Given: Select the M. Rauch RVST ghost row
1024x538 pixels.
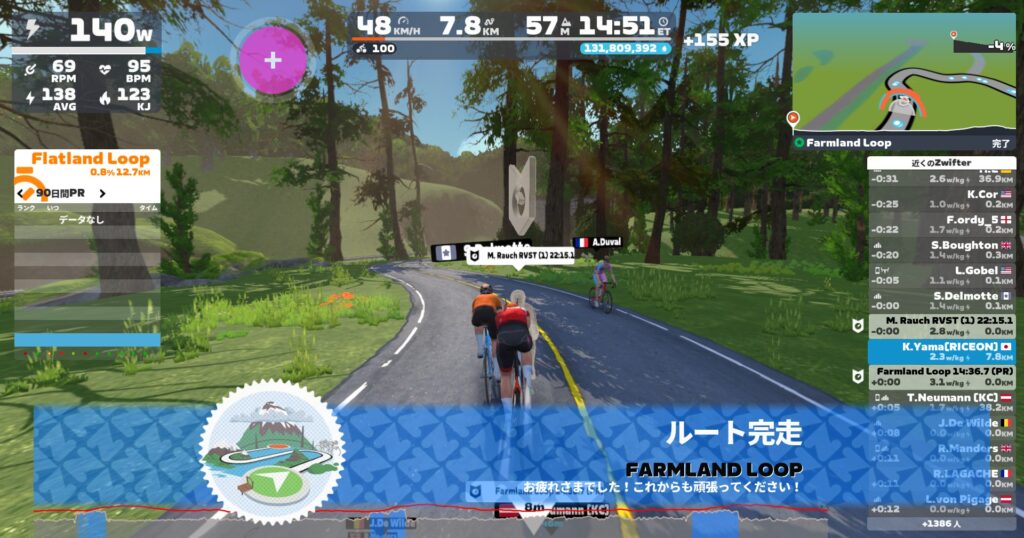Looking at the screenshot, I should [x=940, y=325].
